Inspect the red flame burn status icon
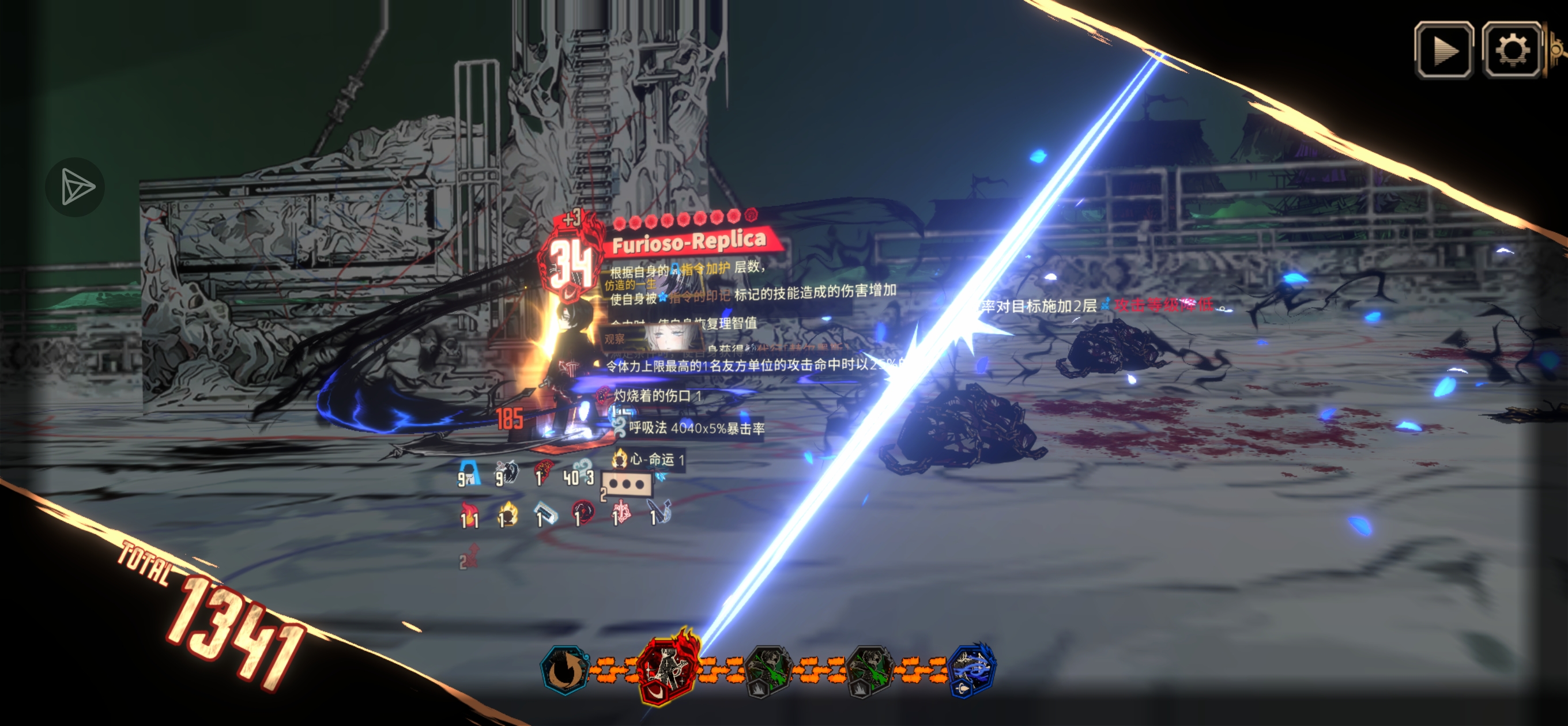Viewport: 1568px width, 726px height. pos(469,516)
